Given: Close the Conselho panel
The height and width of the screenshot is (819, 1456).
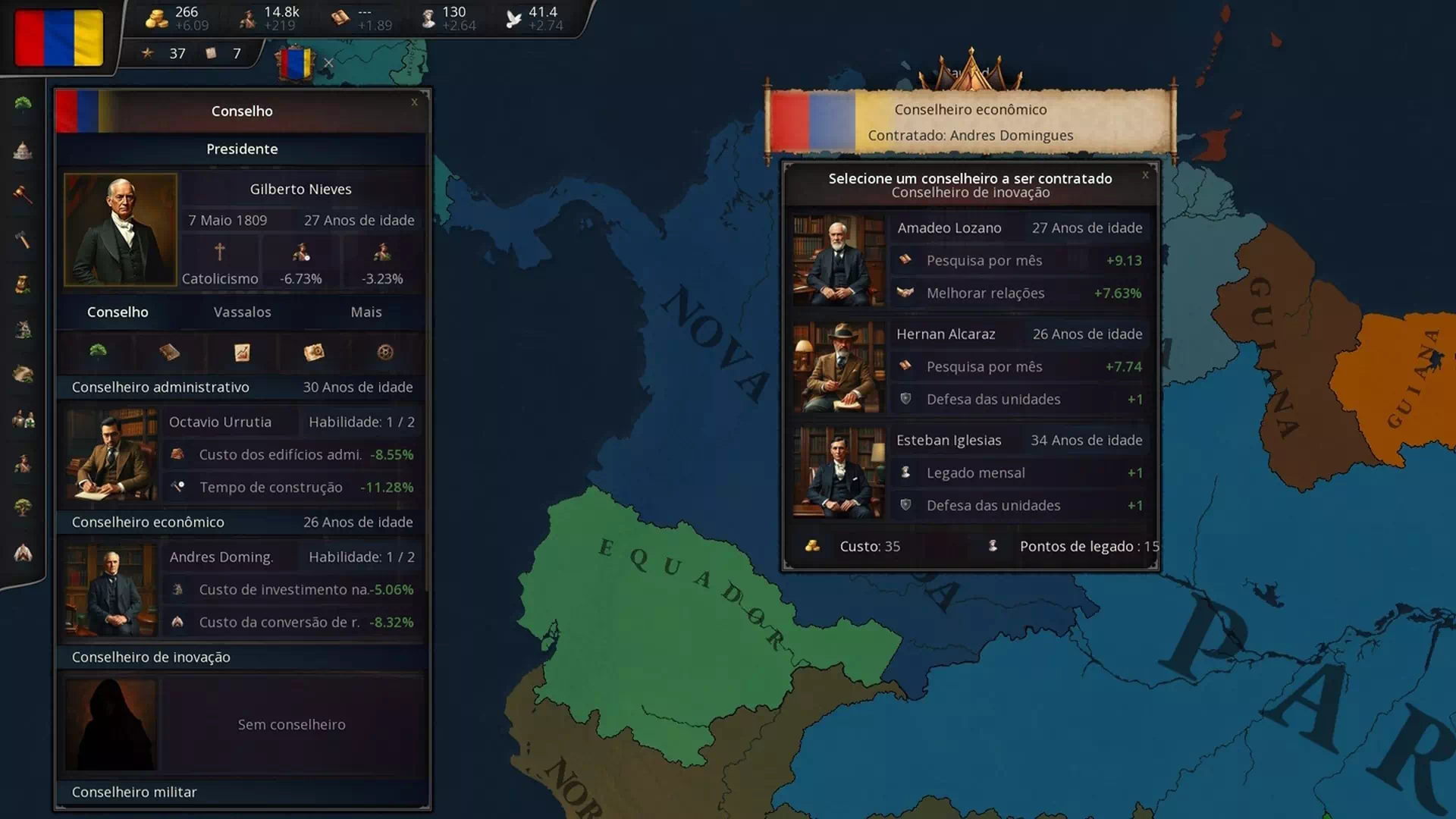Looking at the screenshot, I should point(414,102).
